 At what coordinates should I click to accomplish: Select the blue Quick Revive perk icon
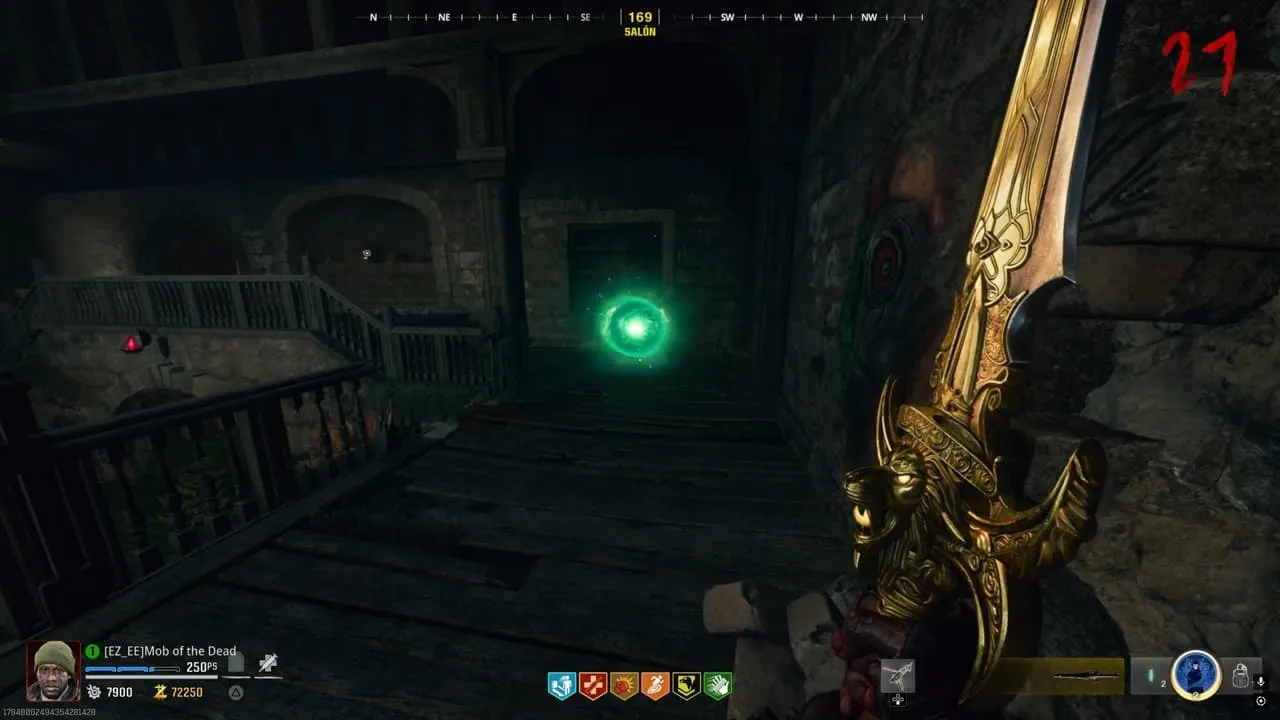pos(561,685)
